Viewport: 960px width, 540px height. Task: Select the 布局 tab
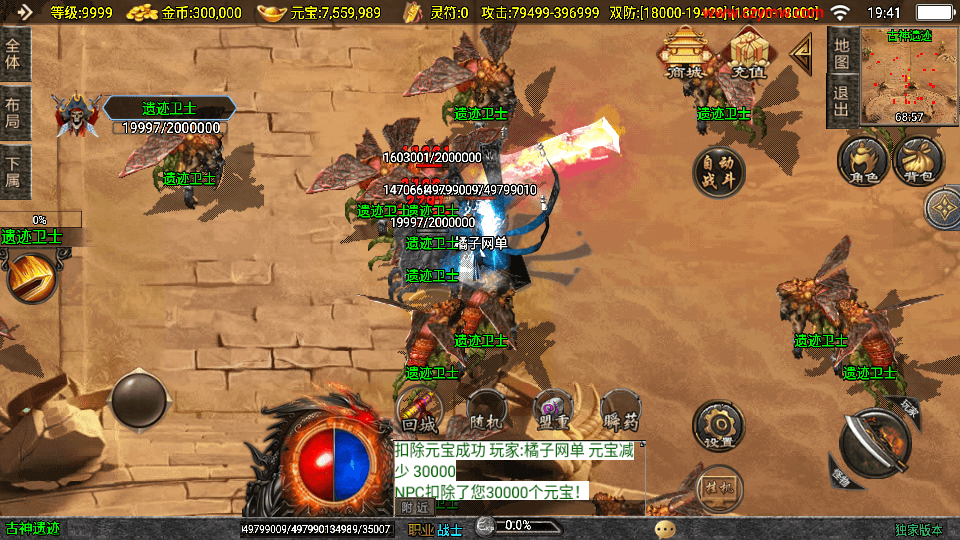13,114
